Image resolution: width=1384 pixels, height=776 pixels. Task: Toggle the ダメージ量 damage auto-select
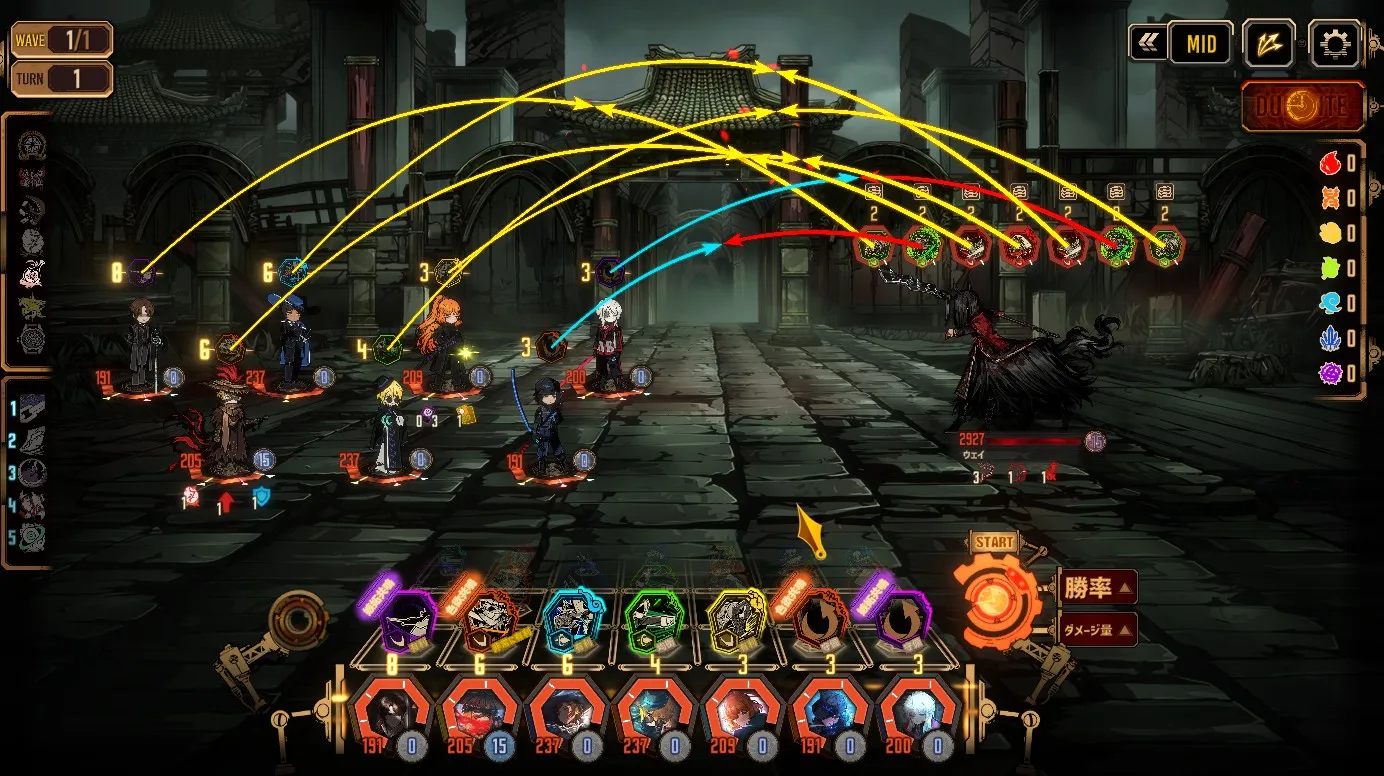[x=1096, y=629]
